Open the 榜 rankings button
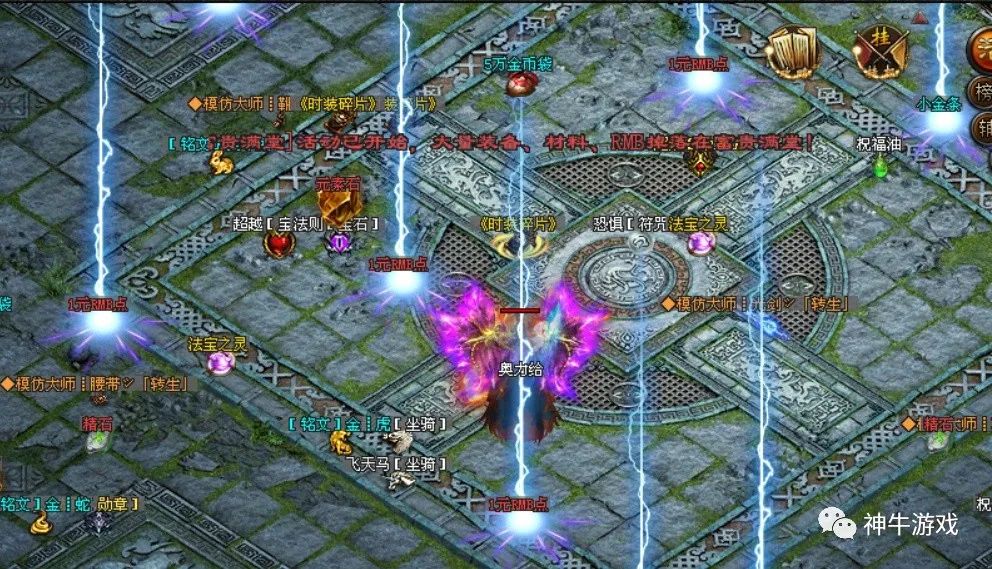The width and height of the screenshot is (992, 569). point(982,93)
